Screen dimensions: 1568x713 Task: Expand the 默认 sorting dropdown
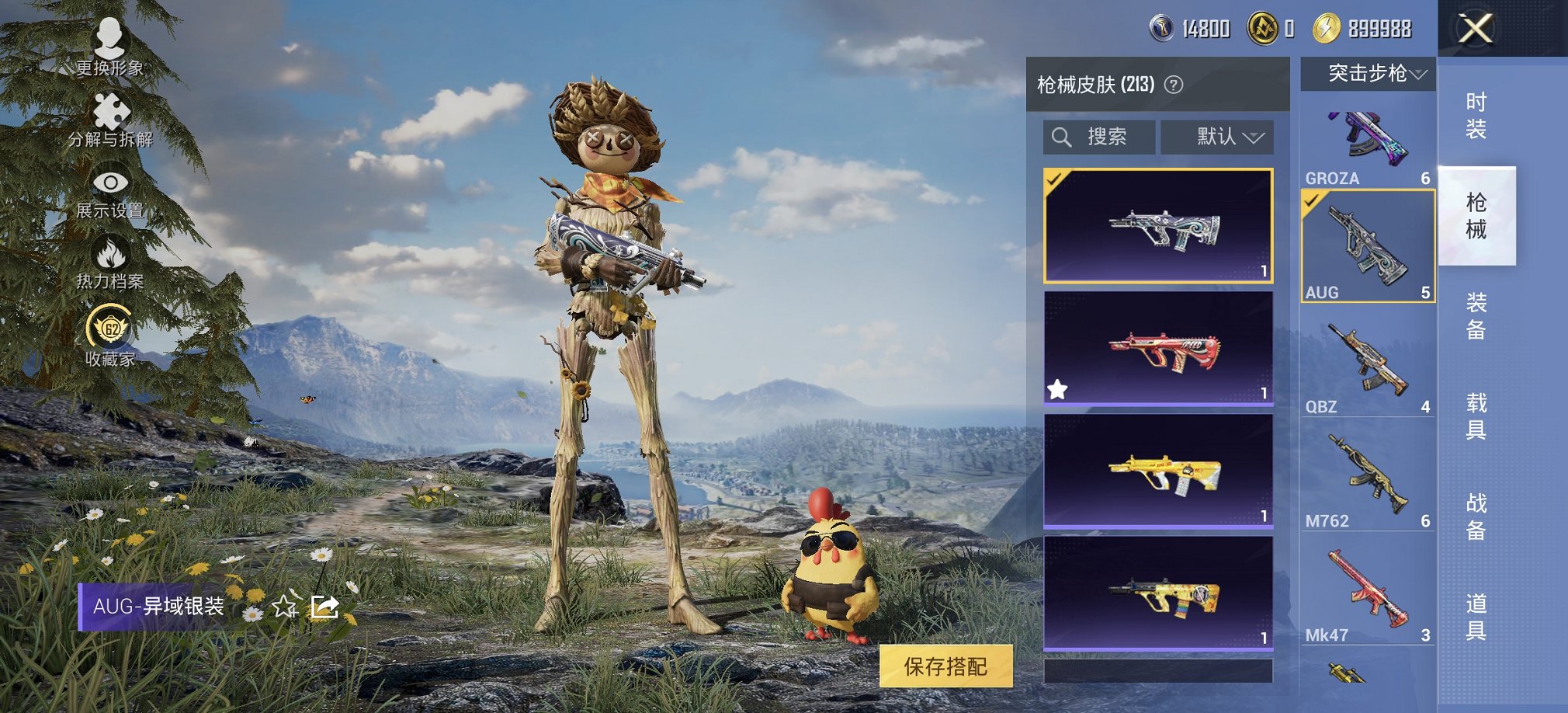point(1216,137)
